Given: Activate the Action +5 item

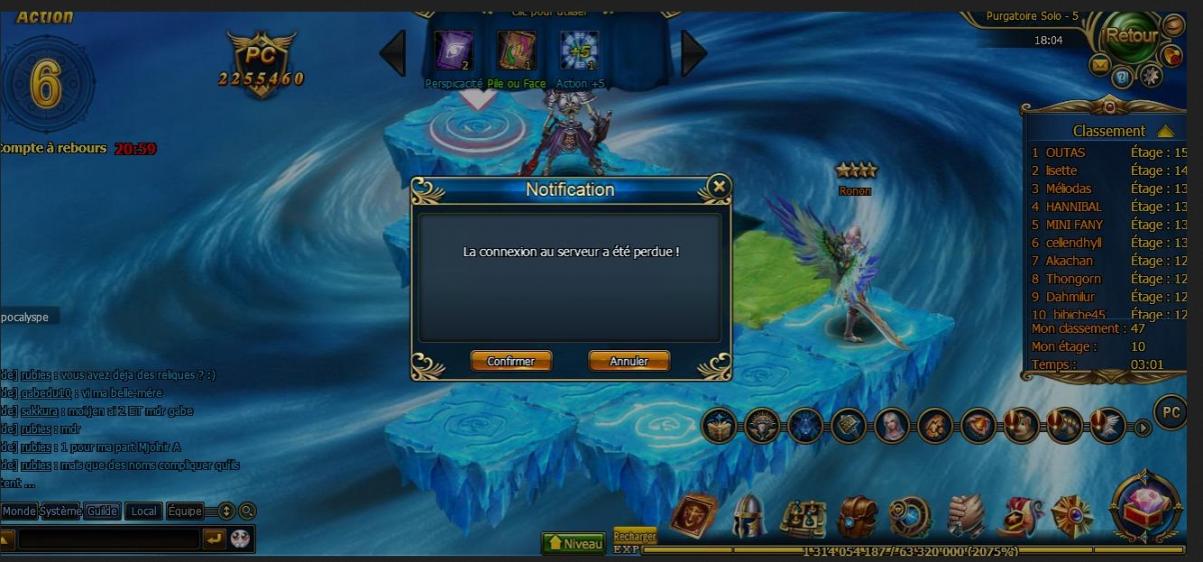Looking at the screenshot, I should [579, 52].
